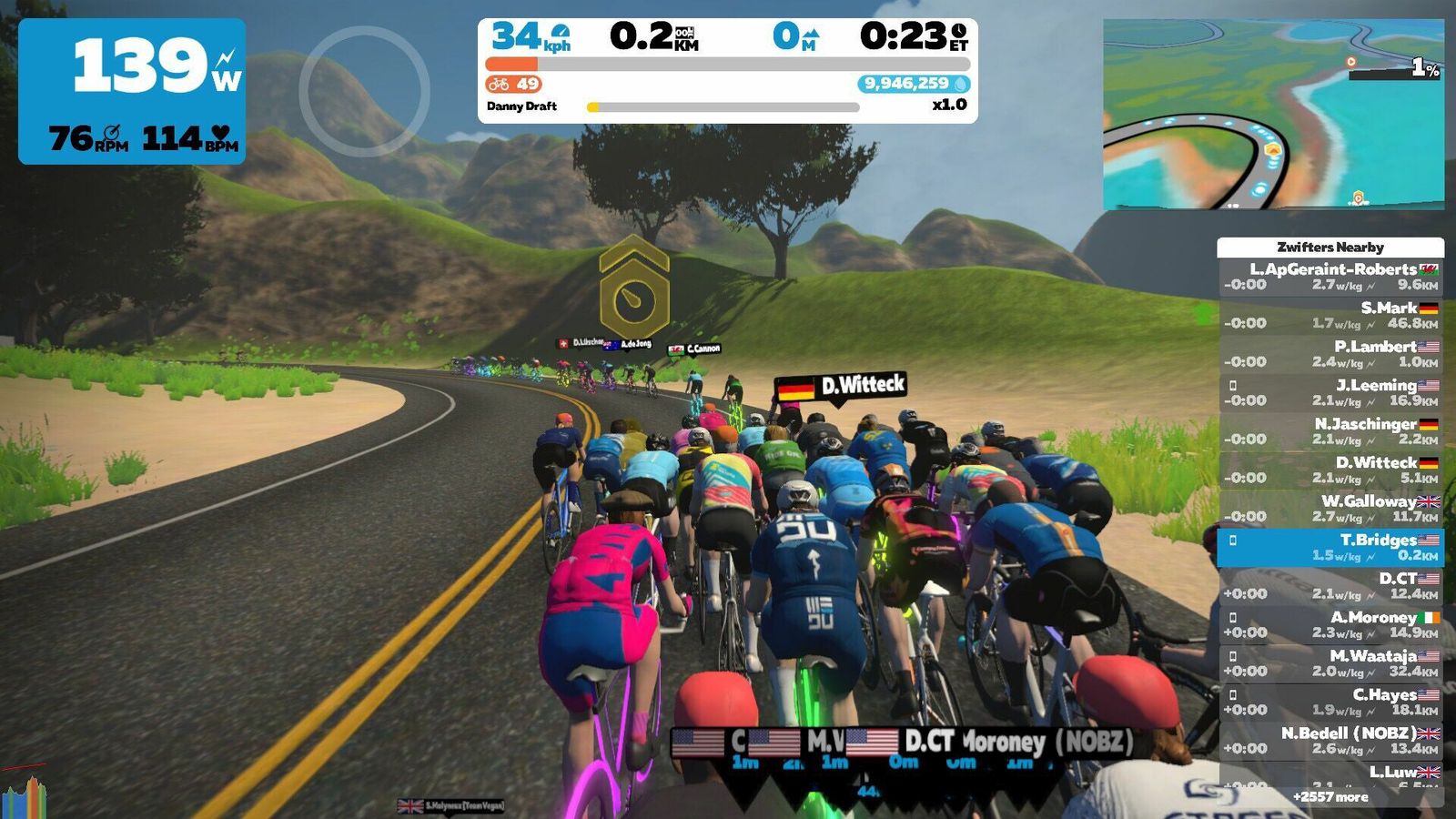Choose A.Moroney's row in Zwifters Nearby
Screen dimensions: 1456x819
click(1330, 624)
